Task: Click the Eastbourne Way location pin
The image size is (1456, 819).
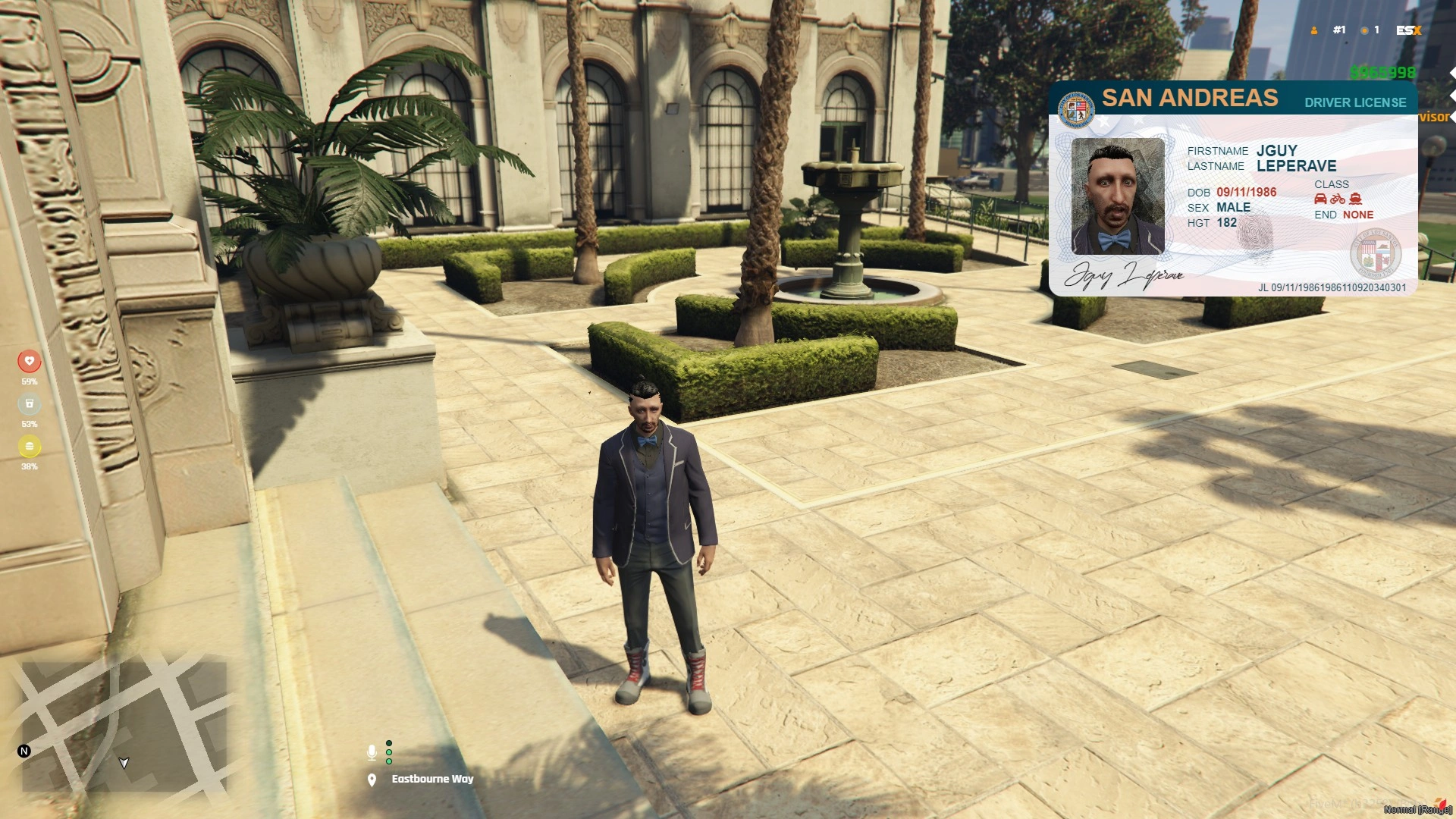Action: tap(372, 780)
